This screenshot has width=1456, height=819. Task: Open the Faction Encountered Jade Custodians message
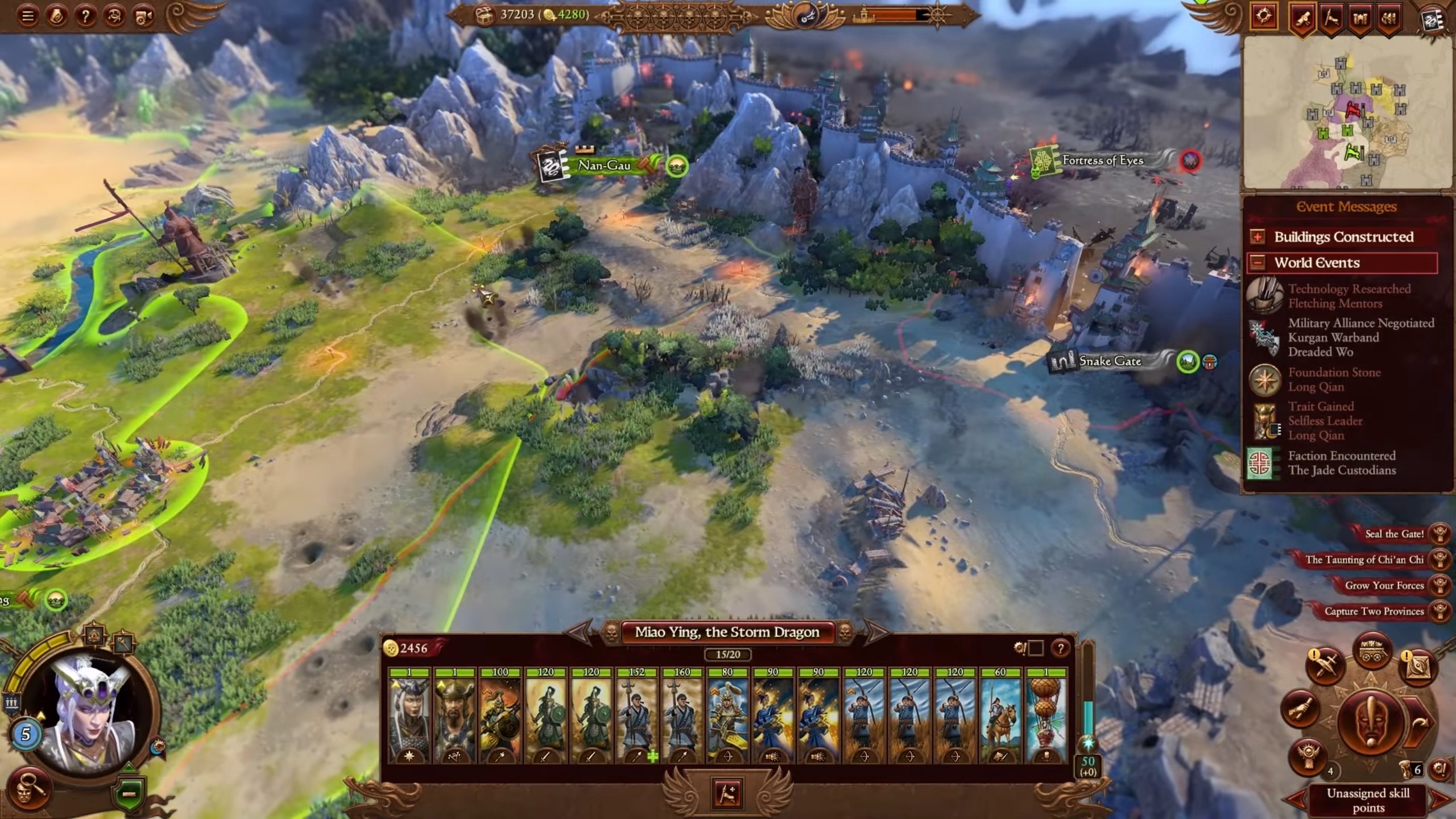1341,463
